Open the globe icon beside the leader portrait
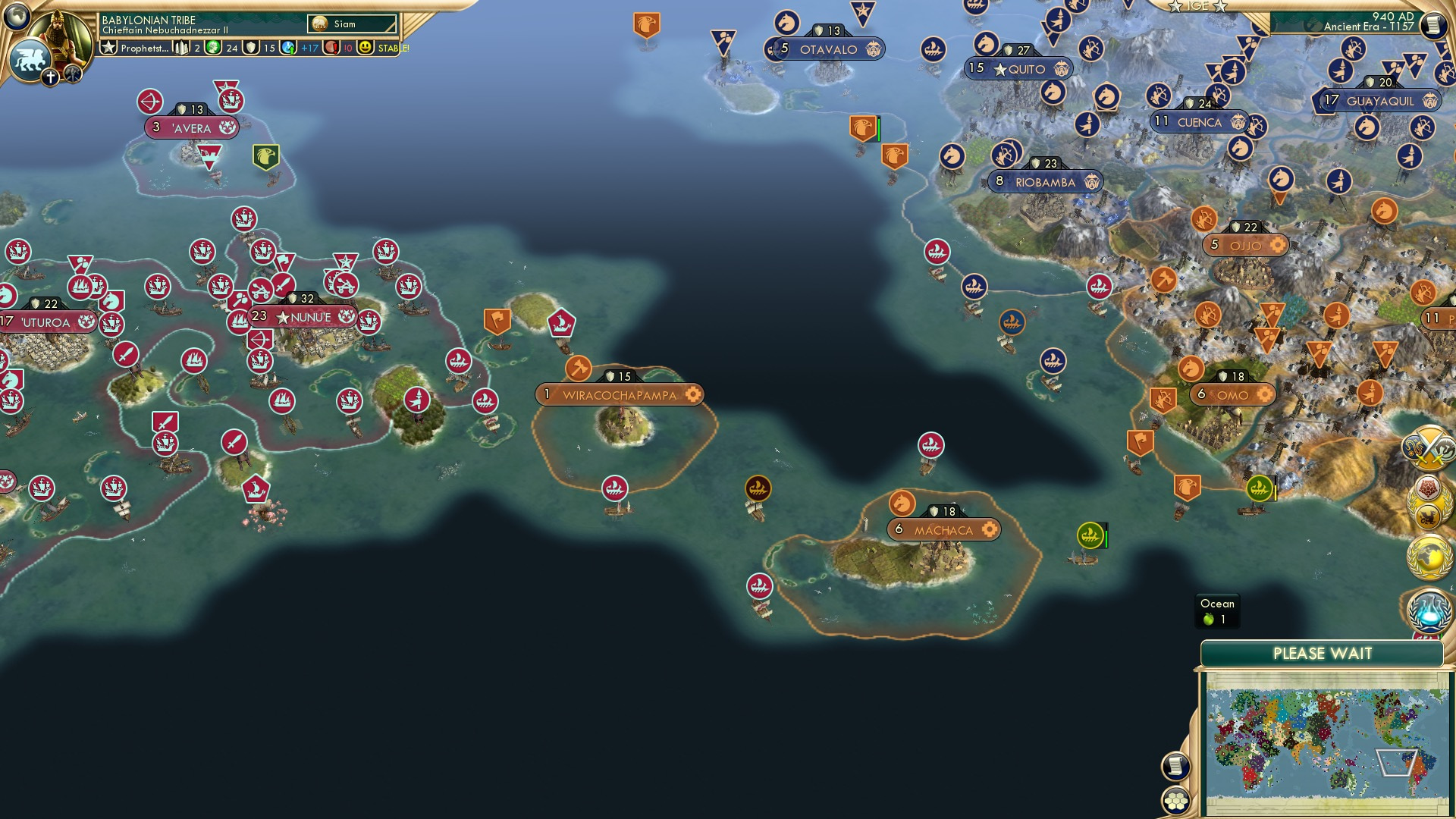This screenshot has height=819, width=1456. pyautogui.click(x=17, y=15)
